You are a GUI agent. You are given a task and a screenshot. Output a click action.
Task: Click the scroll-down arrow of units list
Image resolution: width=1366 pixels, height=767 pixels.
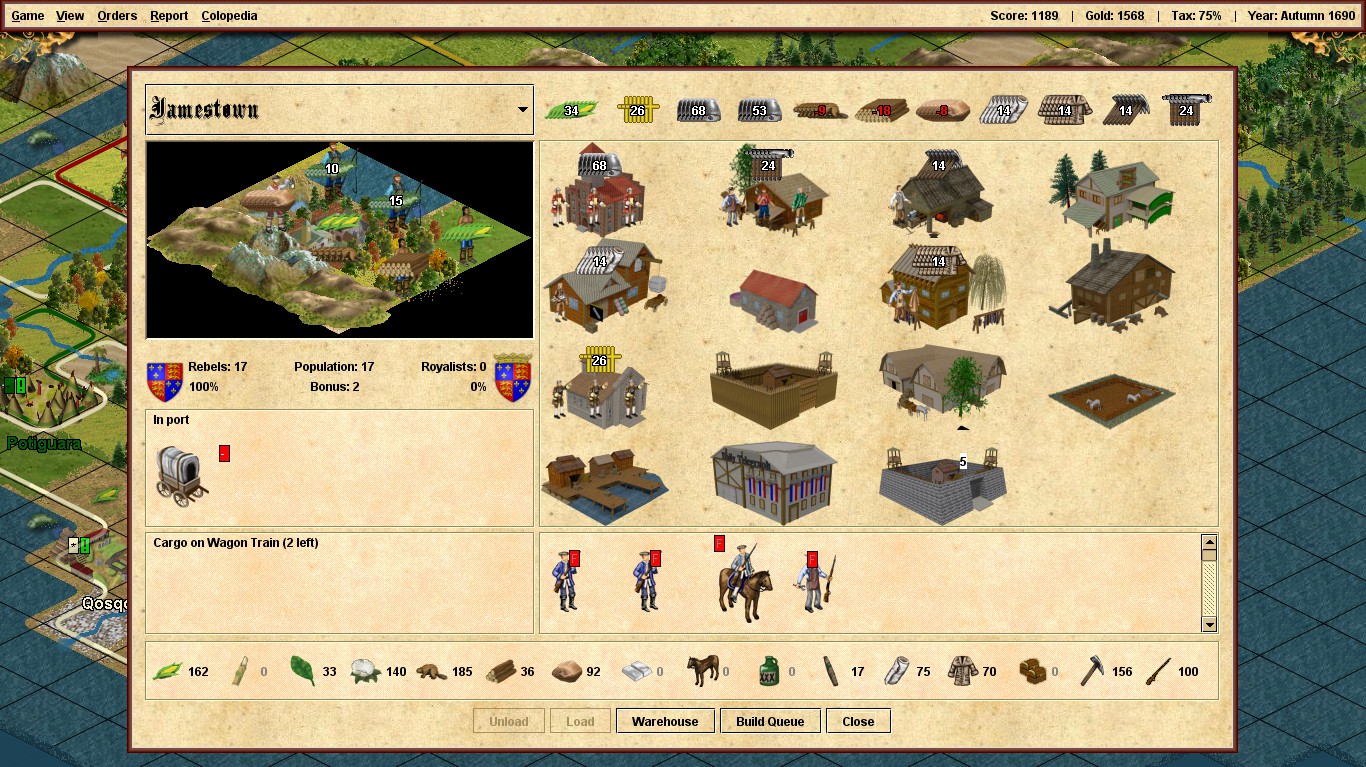coord(1209,624)
